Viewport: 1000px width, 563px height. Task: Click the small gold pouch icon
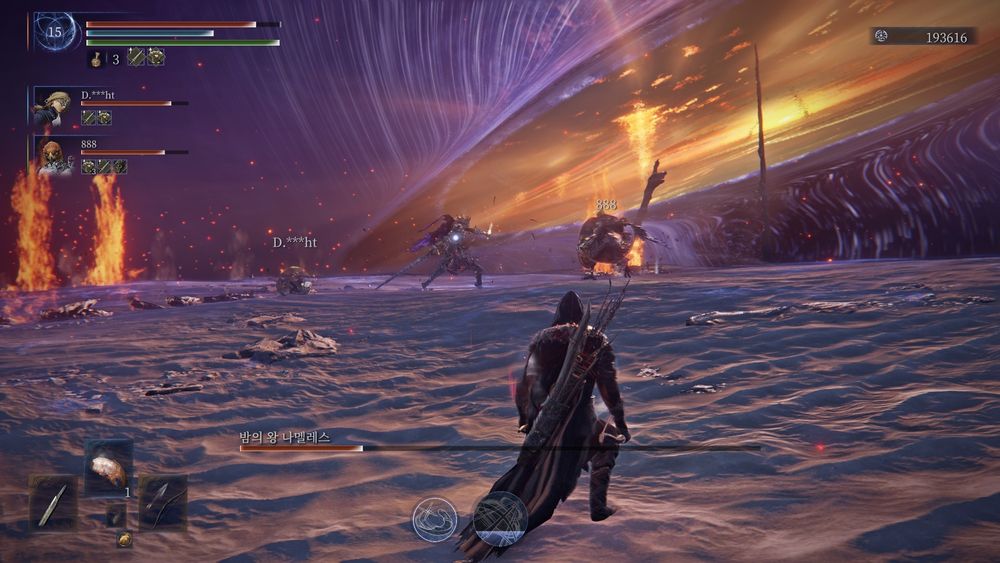pos(124,540)
